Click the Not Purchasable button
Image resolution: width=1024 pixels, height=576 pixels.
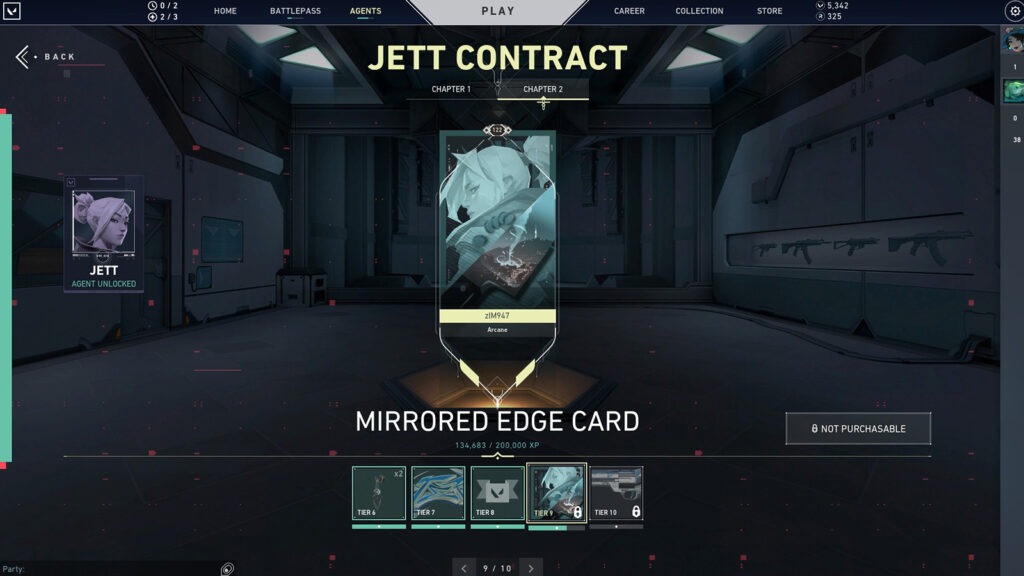pos(858,428)
